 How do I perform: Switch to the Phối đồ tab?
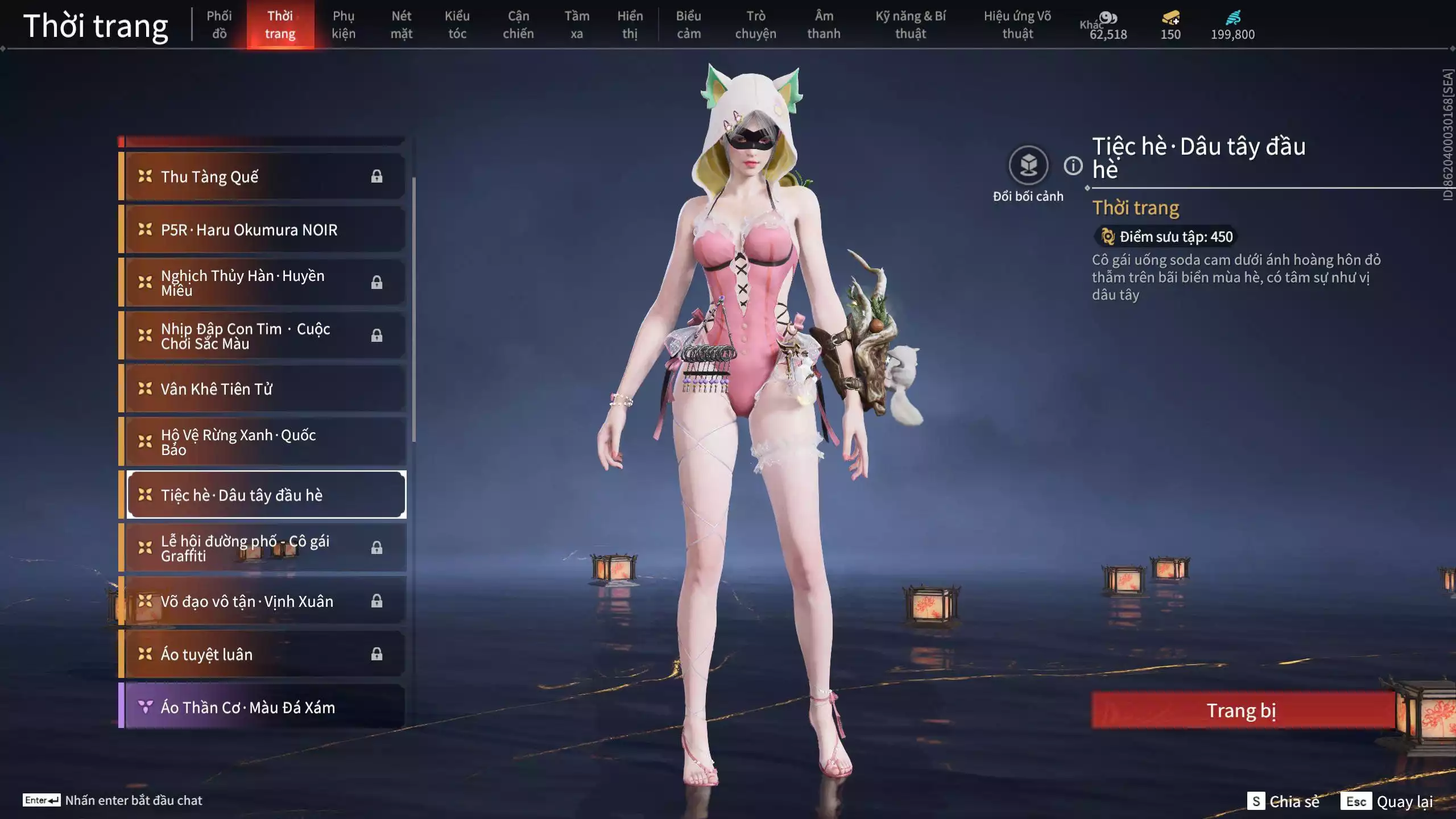pos(219,24)
